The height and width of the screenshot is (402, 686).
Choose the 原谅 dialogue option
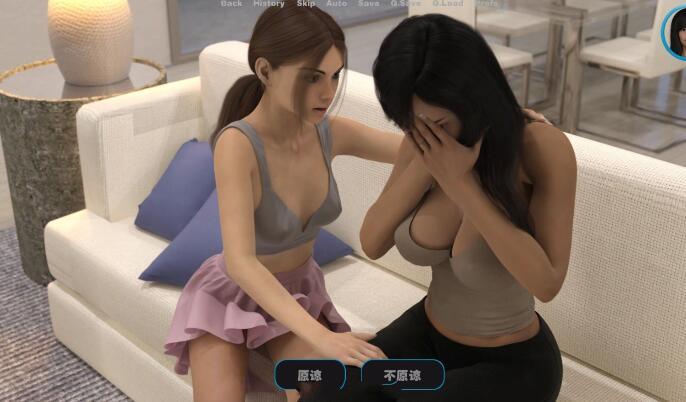[310, 376]
